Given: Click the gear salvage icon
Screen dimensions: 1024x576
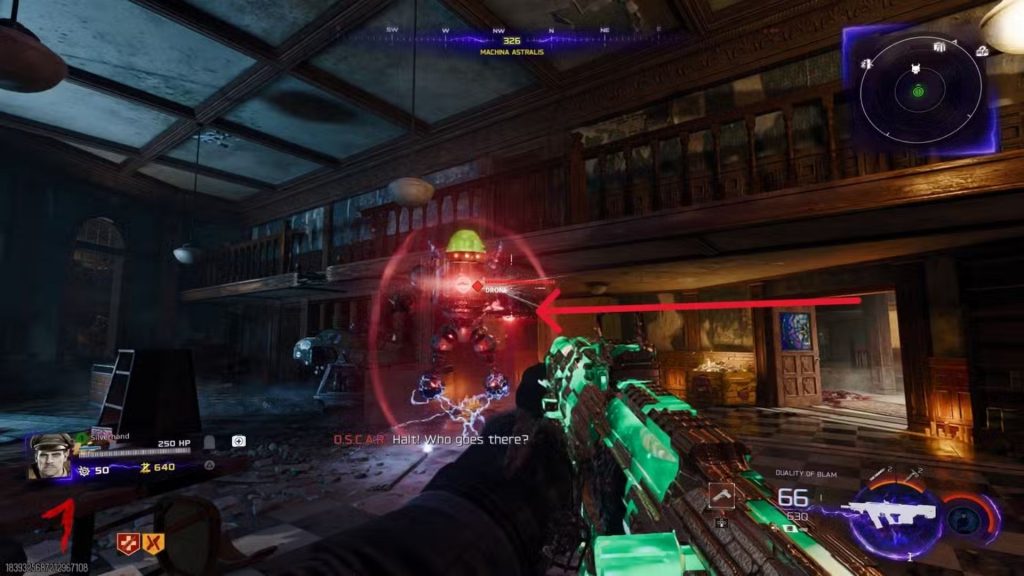Looking at the screenshot, I should pyautogui.click(x=83, y=469).
